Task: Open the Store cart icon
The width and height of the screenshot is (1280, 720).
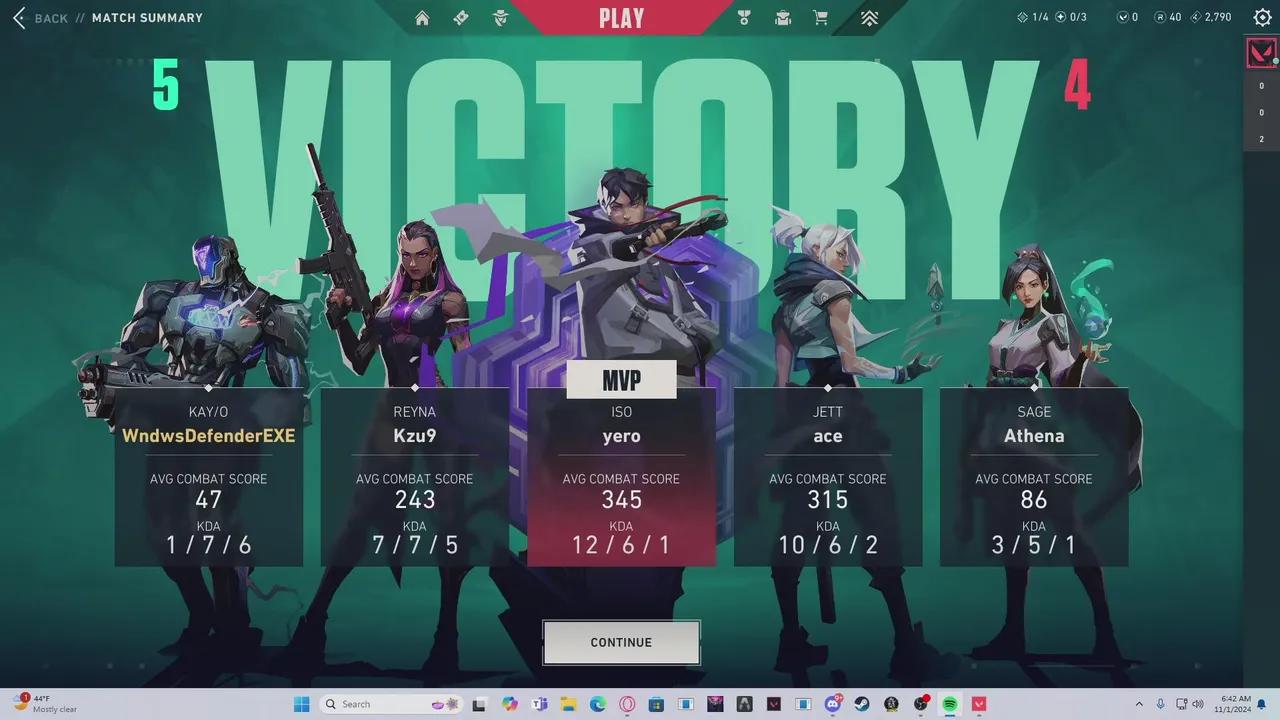Action: tap(820, 17)
